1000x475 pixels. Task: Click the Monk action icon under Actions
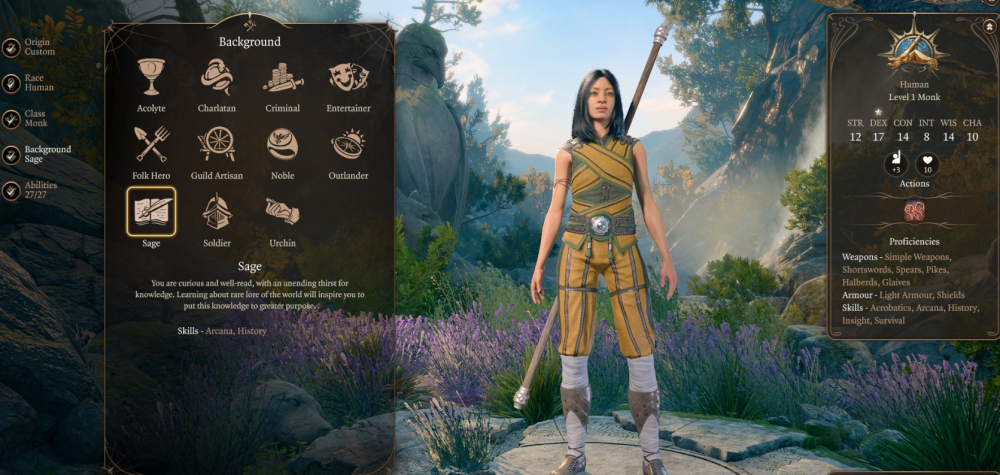tap(914, 211)
